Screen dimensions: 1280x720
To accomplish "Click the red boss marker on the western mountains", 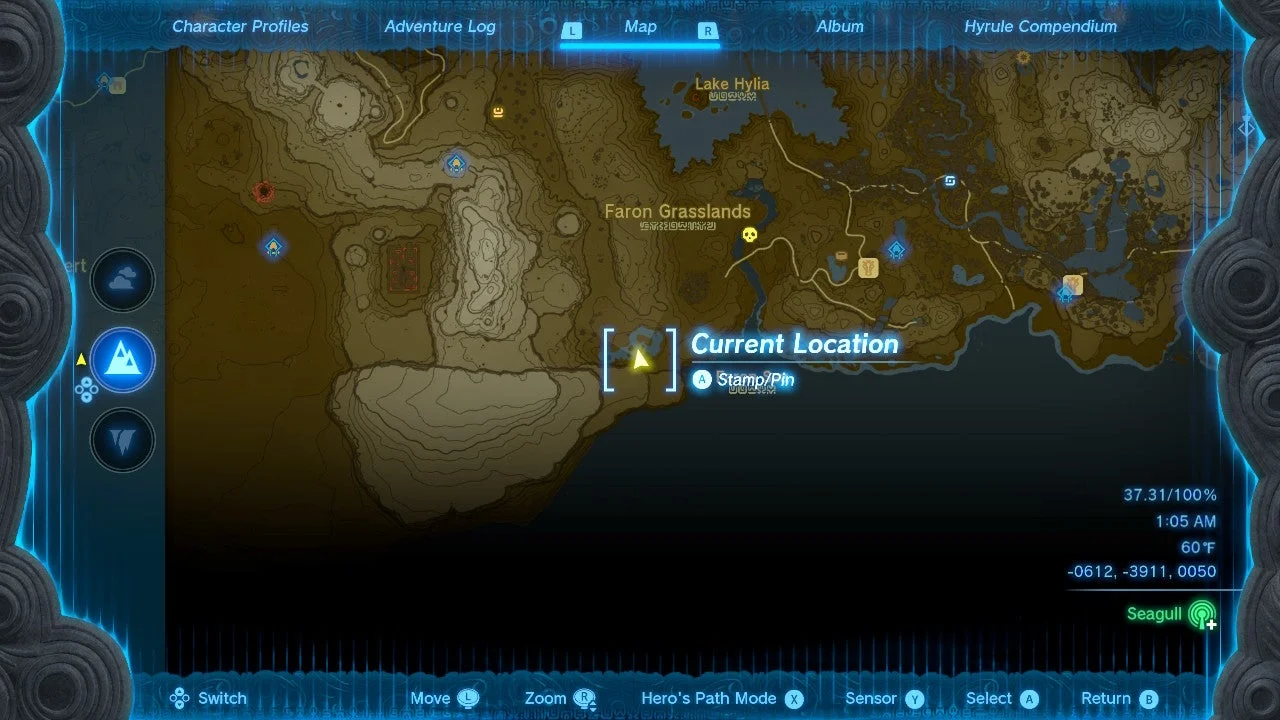I will (265, 191).
